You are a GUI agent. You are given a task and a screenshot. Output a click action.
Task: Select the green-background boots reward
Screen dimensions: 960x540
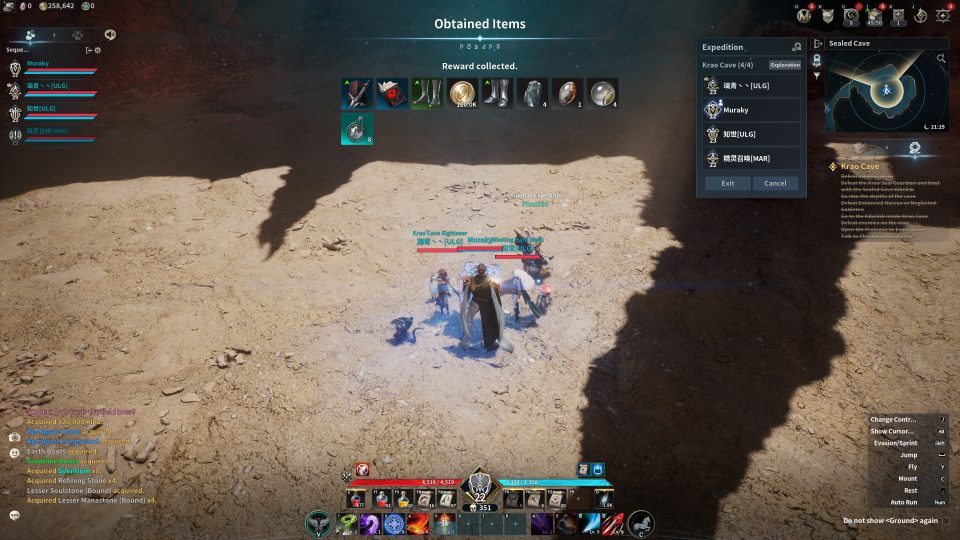[x=427, y=93]
